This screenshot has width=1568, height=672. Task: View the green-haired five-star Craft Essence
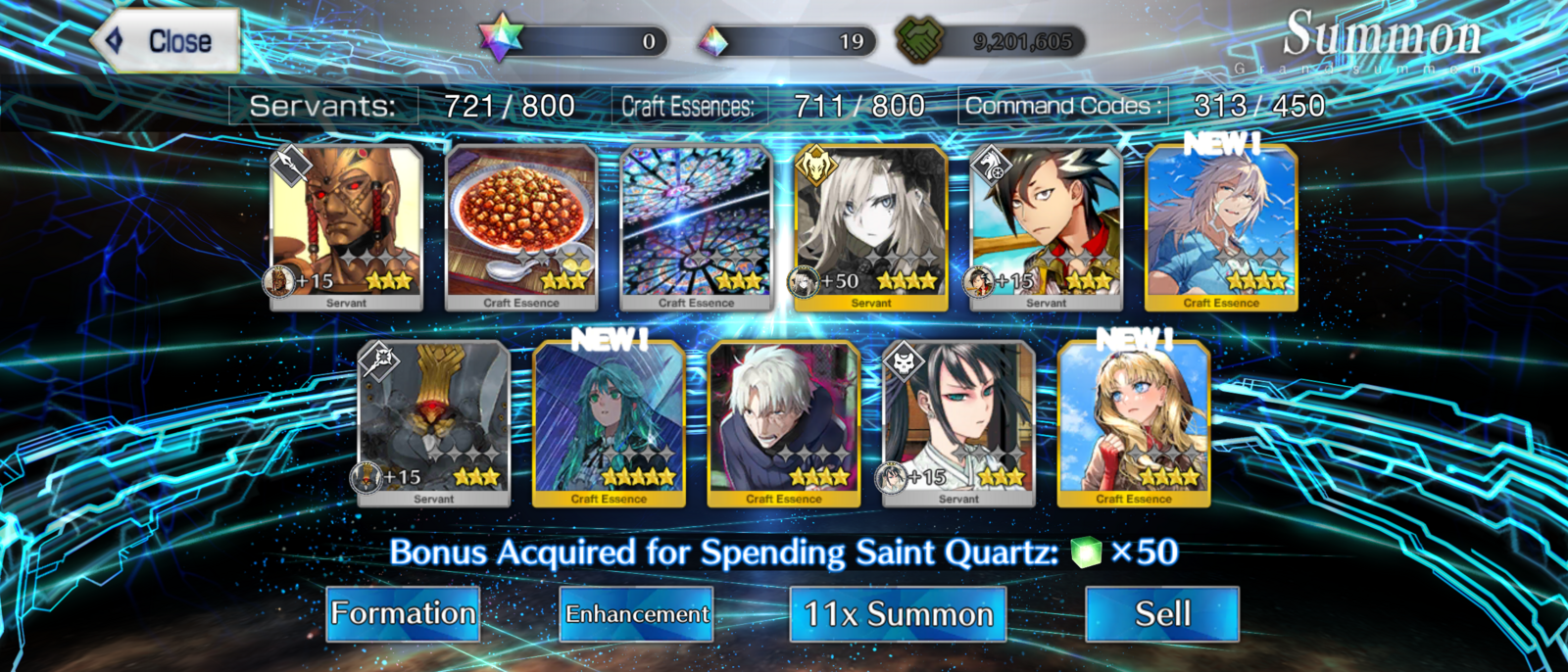pos(609,424)
